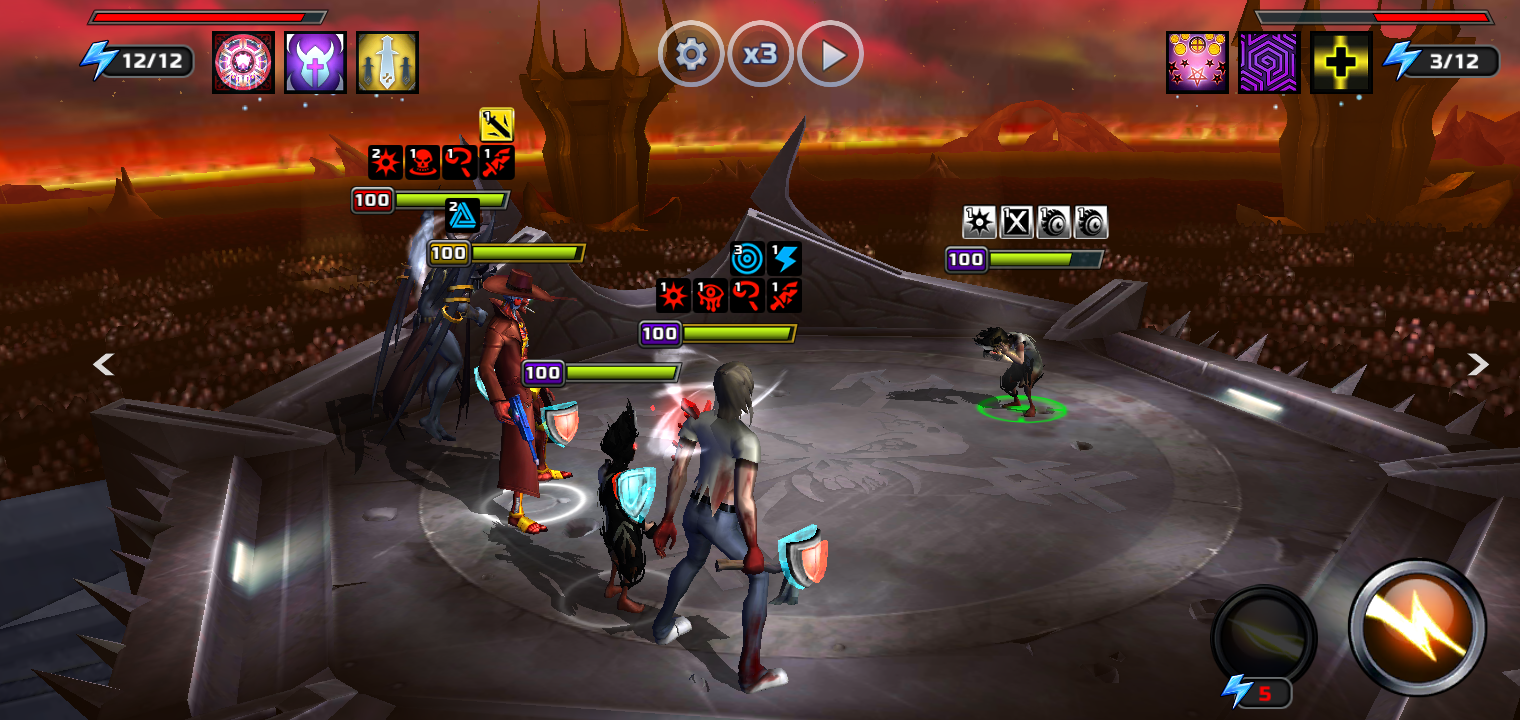Viewport: 1520px width, 720px height.
Task: Inspect the blue spiral target buff icon
Action: [747, 258]
